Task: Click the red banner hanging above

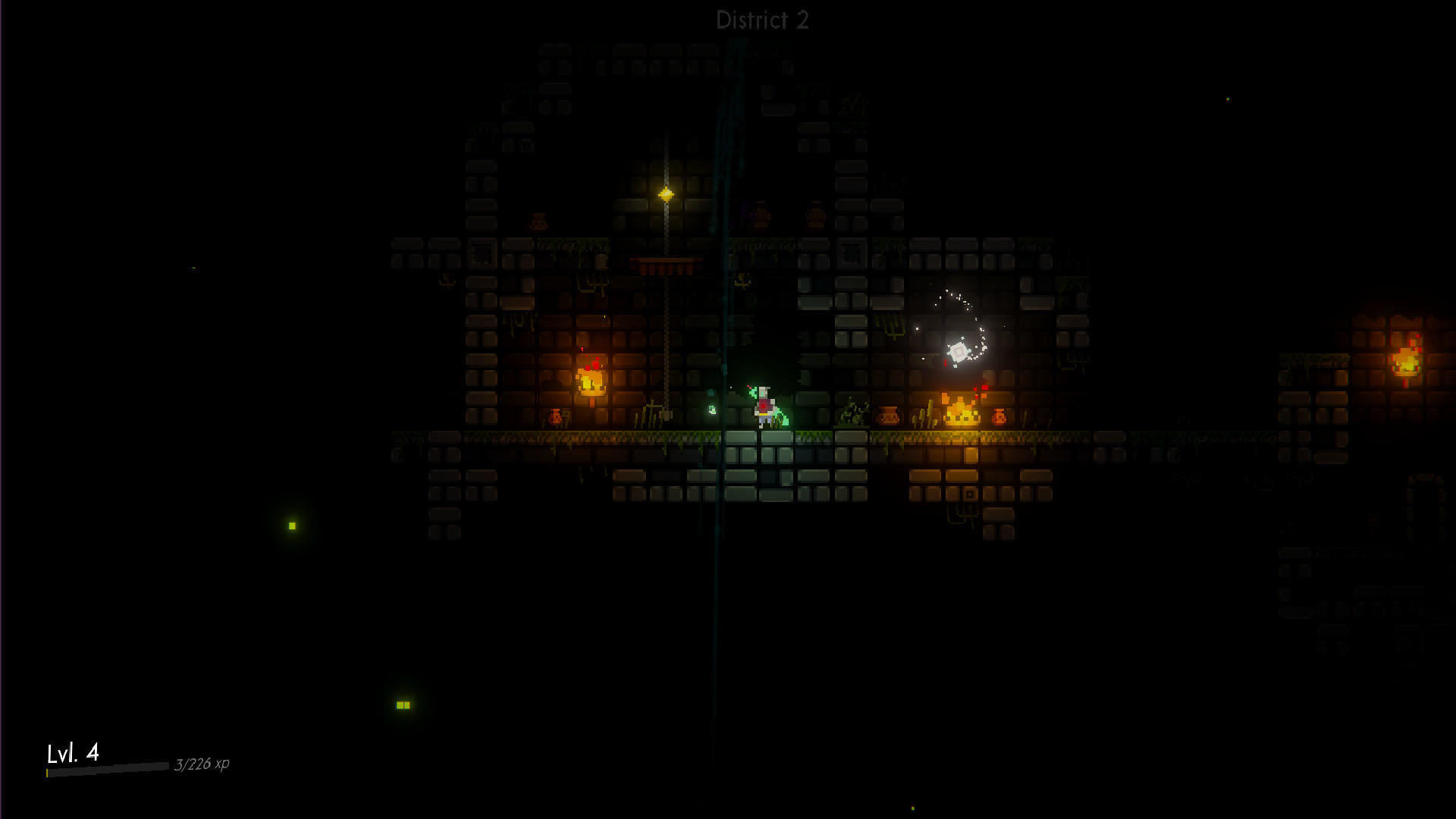Action: [664, 265]
